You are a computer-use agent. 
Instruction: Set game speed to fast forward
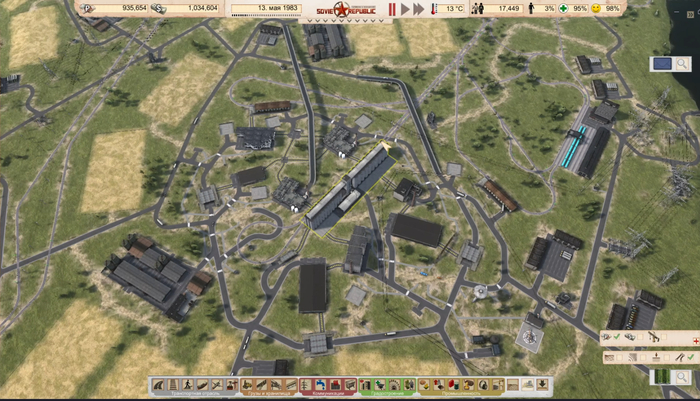[x=420, y=9]
